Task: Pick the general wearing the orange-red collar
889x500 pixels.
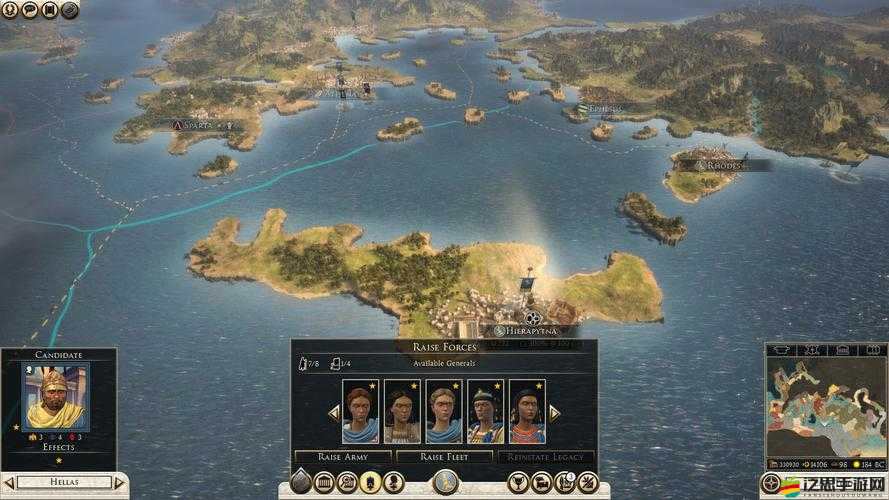Action: pos(527,411)
